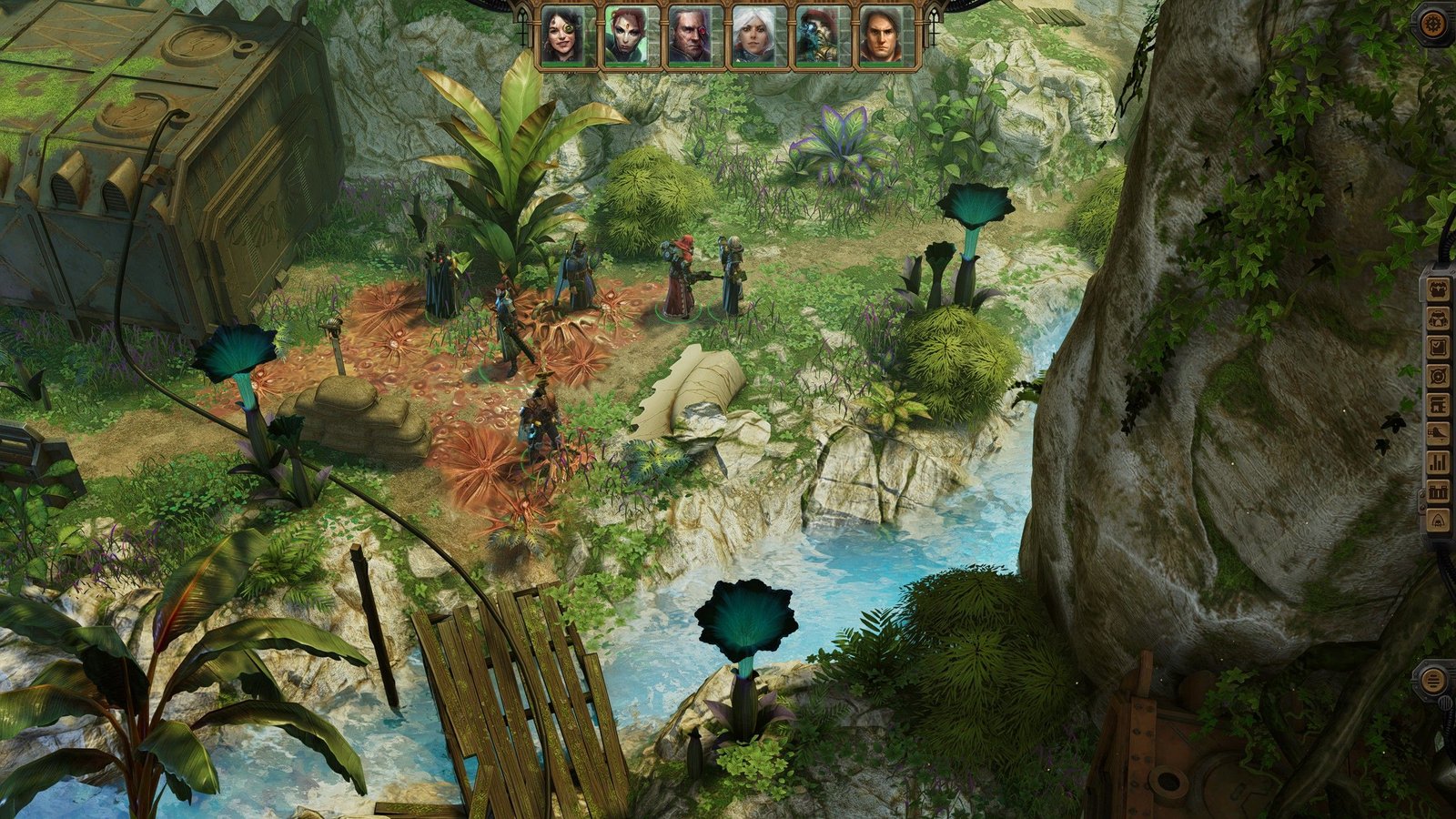Image resolution: width=1456 pixels, height=819 pixels.
Task: Open the fortress colony icon
Action: (x=1438, y=491)
